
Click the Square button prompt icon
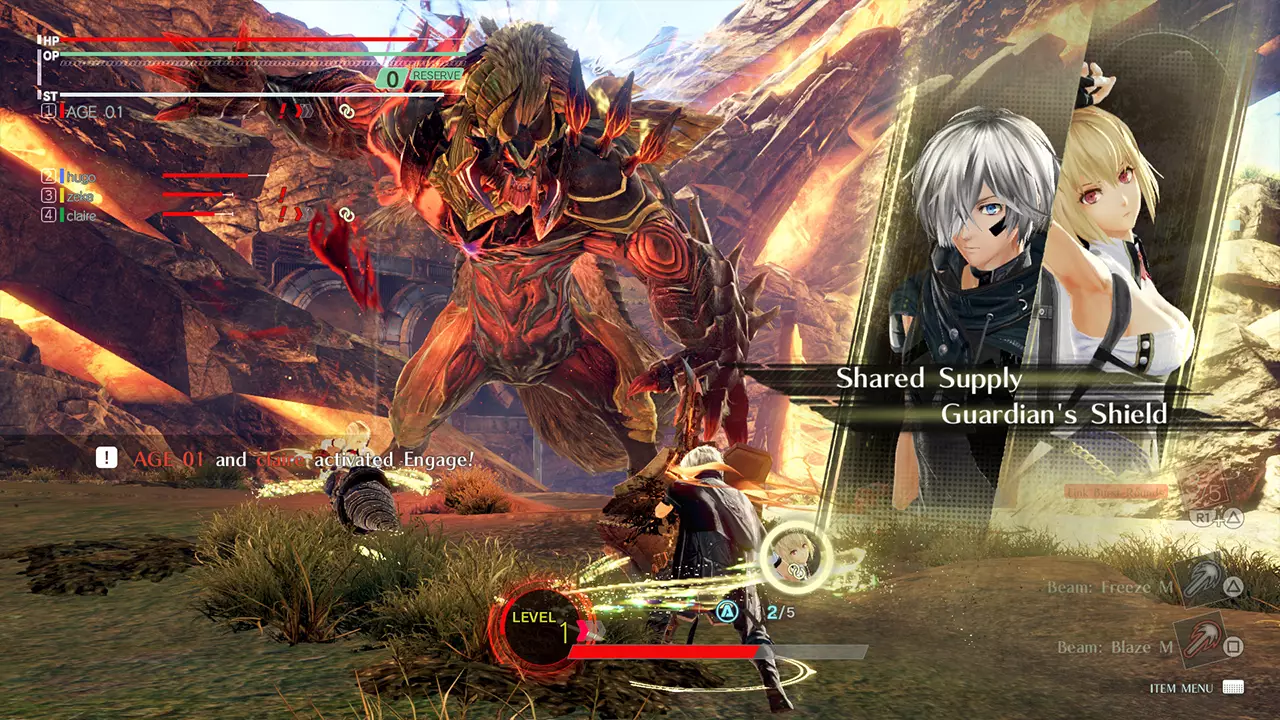click(x=1234, y=645)
